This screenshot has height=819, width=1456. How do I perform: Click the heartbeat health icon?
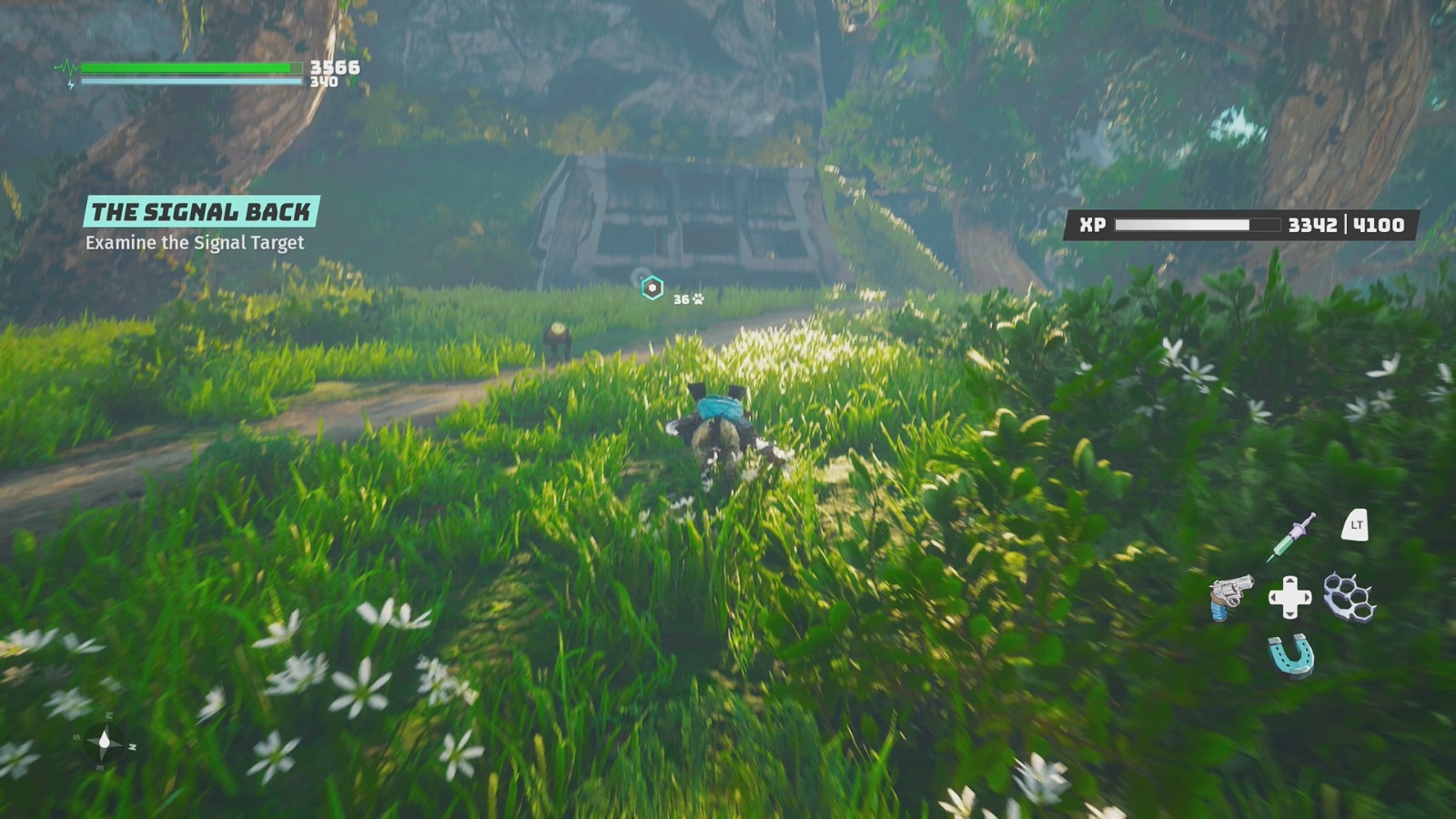68,66
